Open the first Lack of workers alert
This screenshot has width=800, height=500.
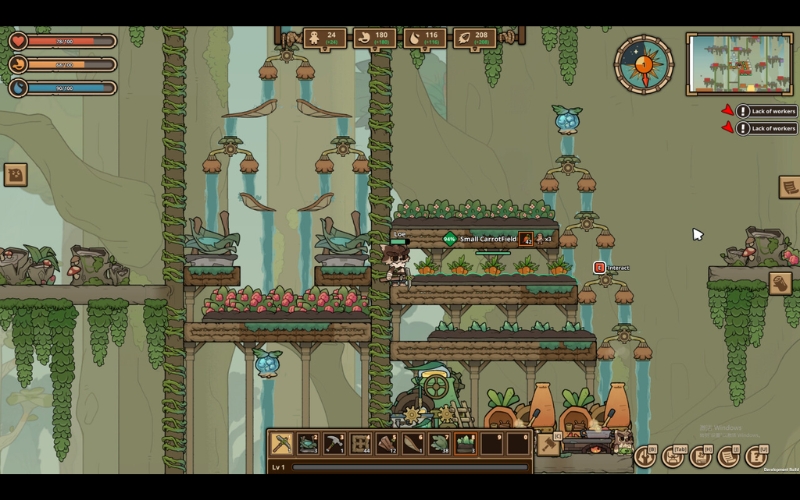(766, 112)
